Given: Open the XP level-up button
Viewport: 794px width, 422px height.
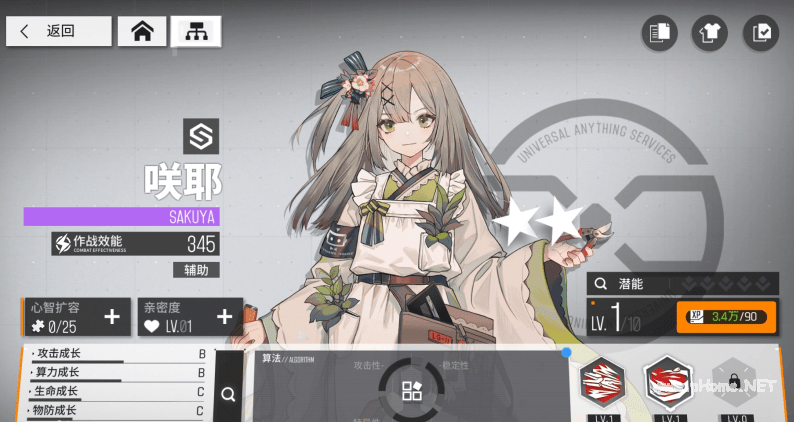Looking at the screenshot, I should point(726,317).
